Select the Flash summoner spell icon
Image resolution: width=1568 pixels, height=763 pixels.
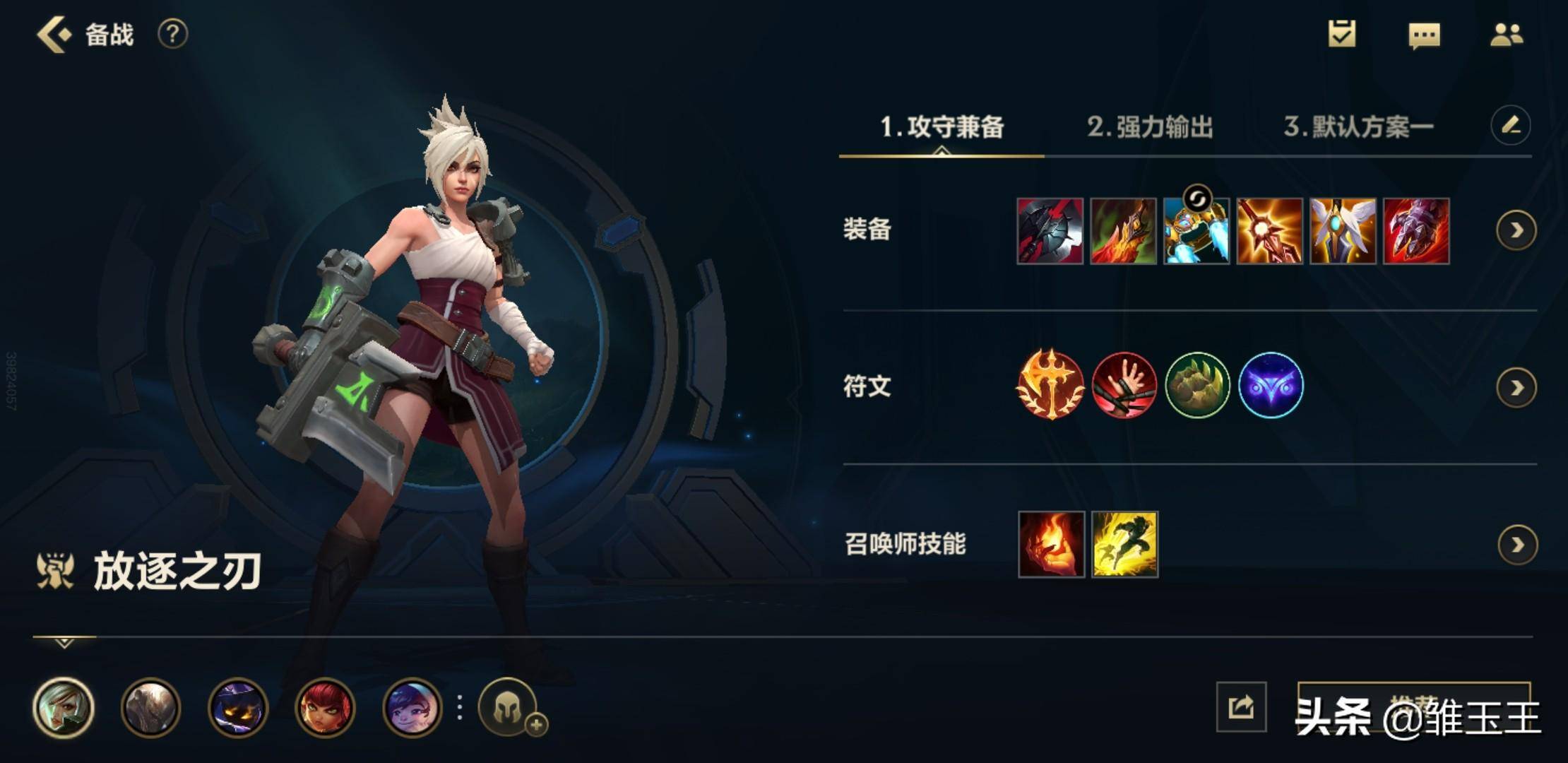click(x=1124, y=545)
